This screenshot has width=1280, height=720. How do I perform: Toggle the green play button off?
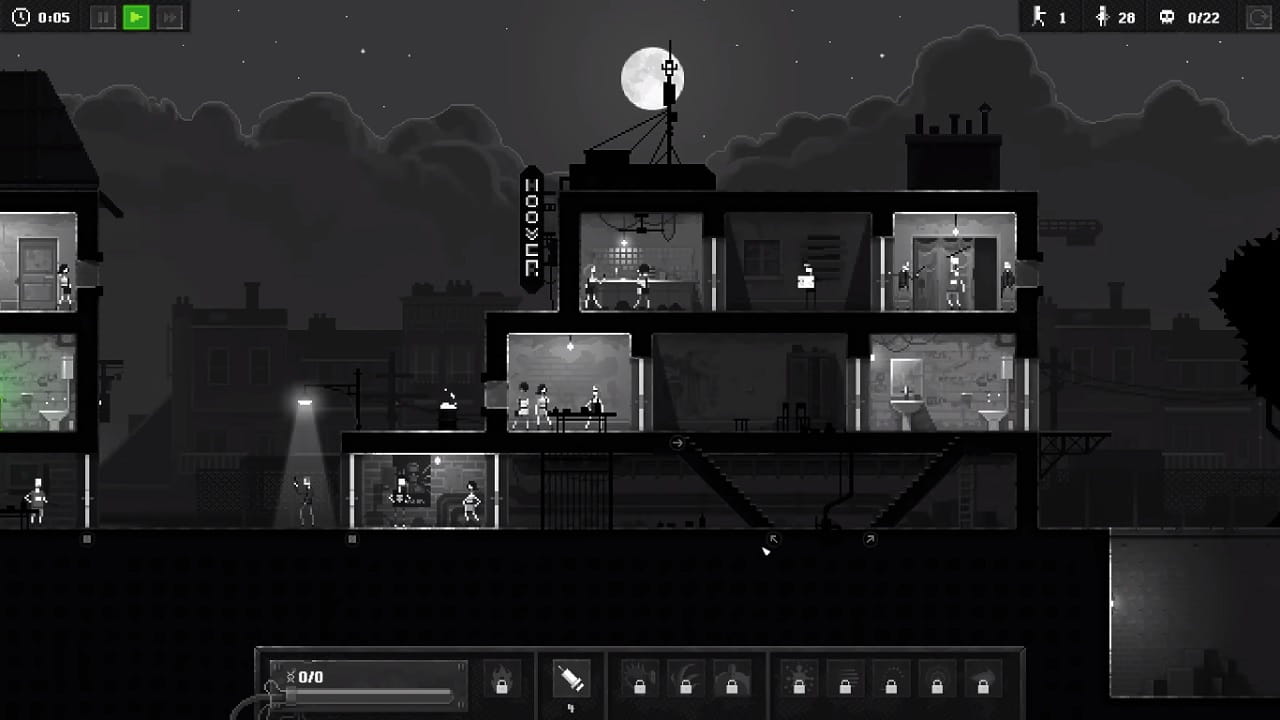(137, 17)
